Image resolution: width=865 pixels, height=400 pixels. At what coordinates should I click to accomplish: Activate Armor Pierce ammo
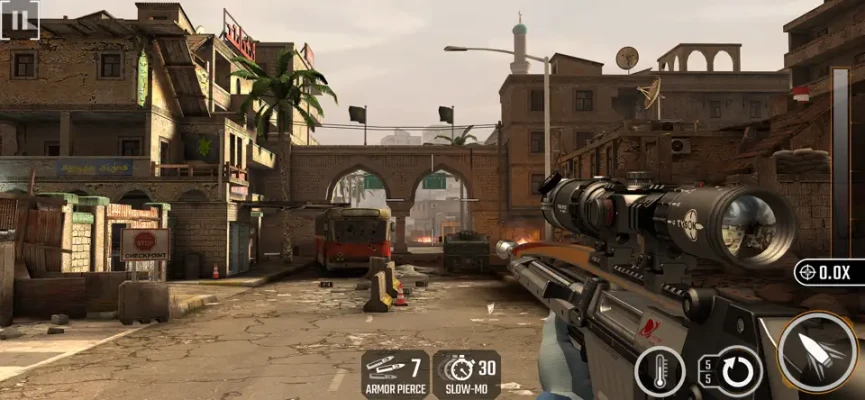[395, 374]
